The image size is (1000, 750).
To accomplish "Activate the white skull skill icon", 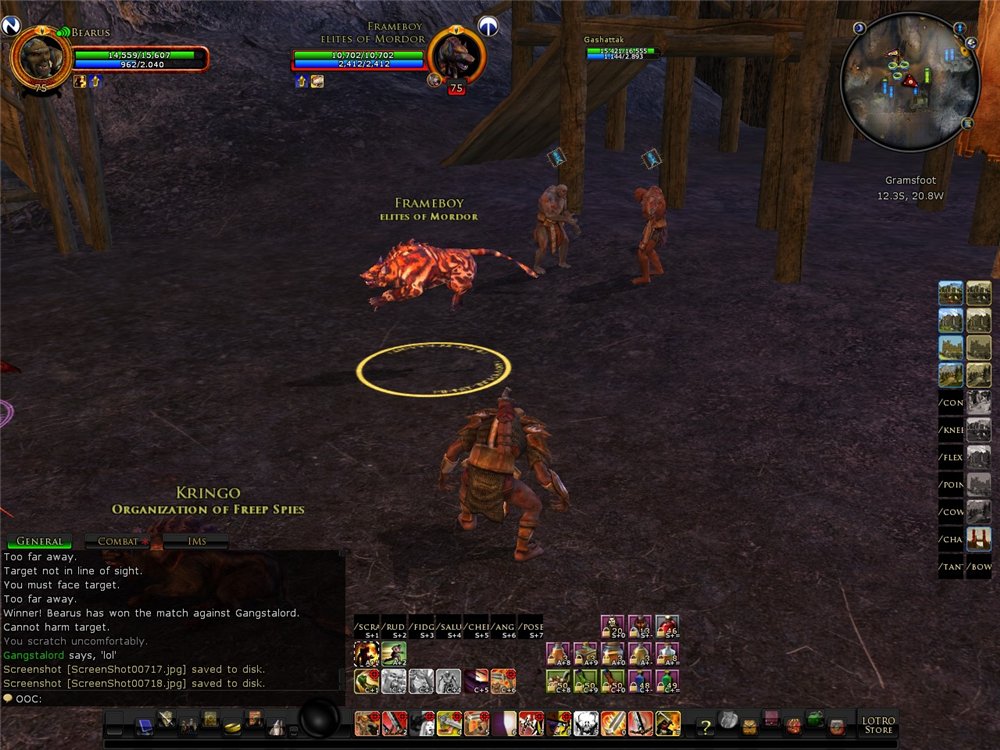I will pos(585,723).
